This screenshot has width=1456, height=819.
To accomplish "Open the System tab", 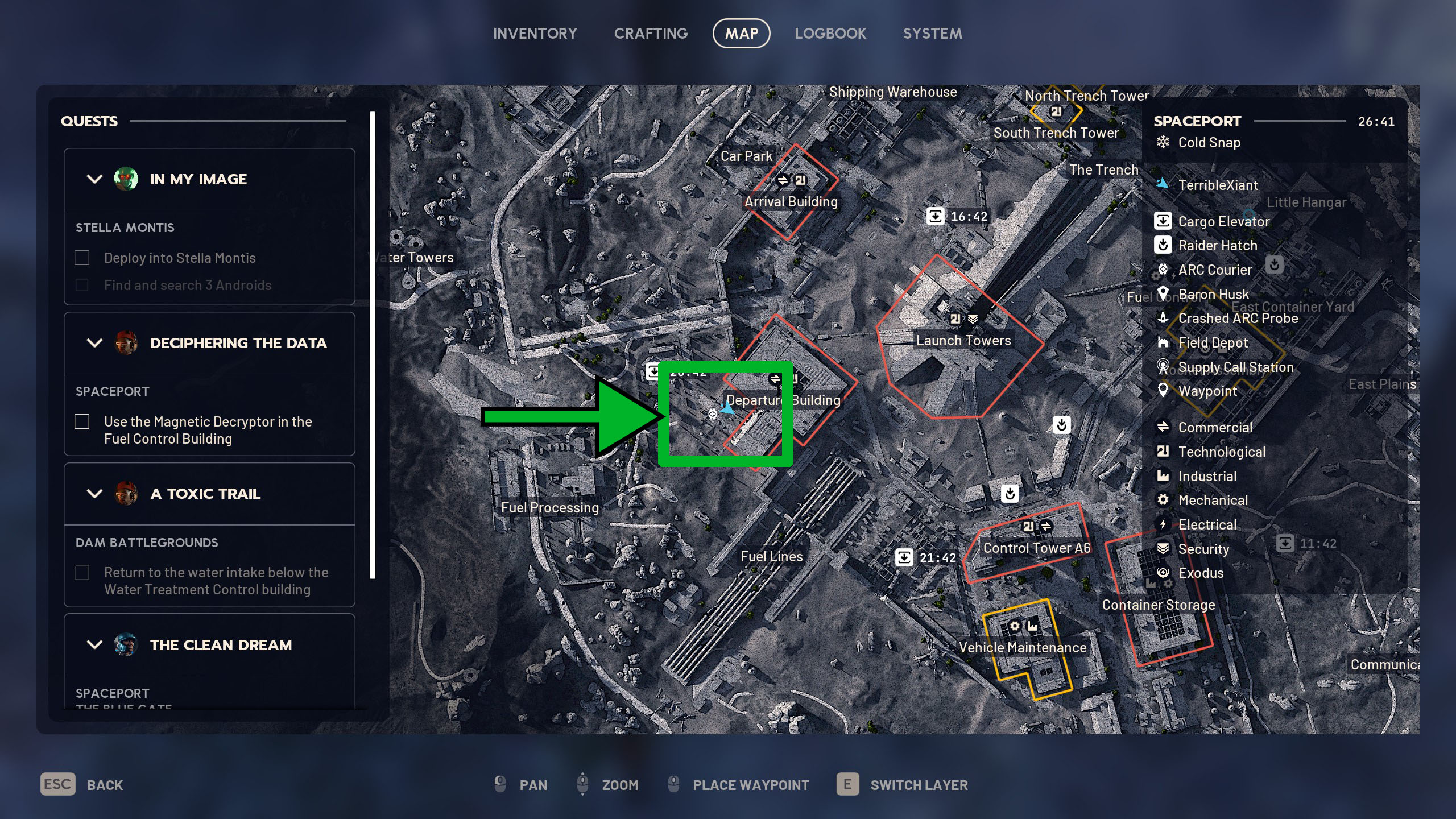I will (932, 34).
